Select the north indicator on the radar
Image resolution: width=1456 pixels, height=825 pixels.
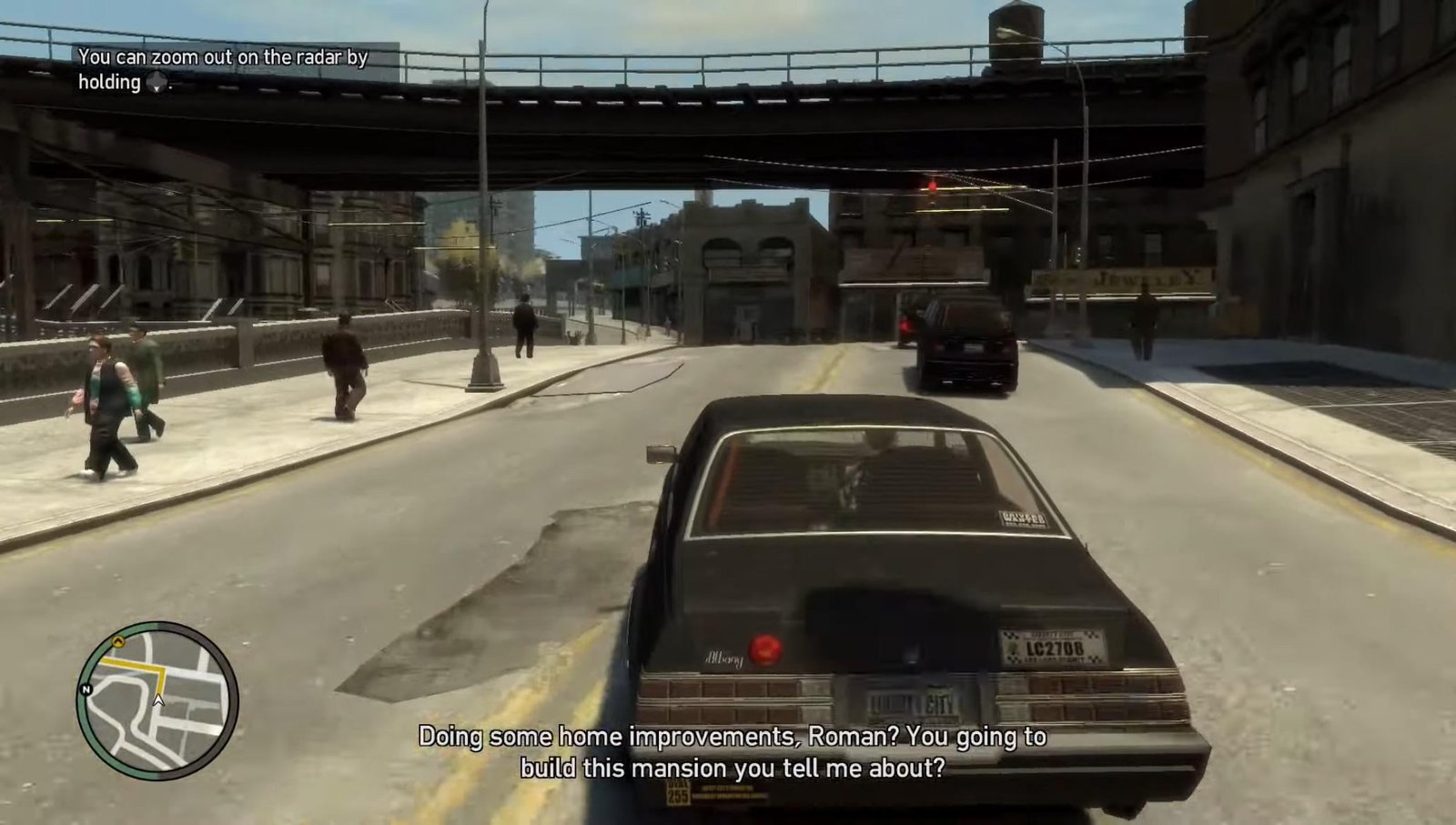click(x=86, y=689)
